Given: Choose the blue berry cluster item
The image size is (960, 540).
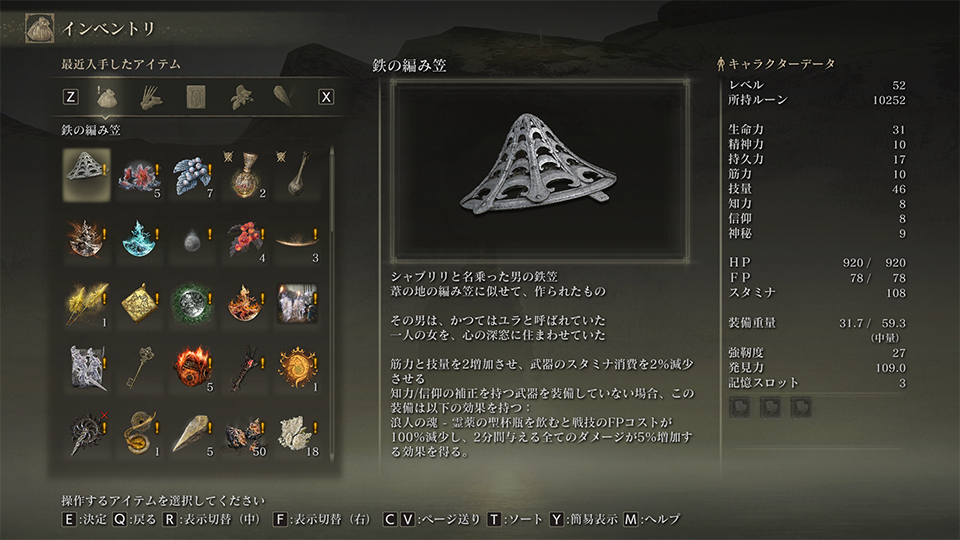Looking at the screenshot, I should coord(193,173).
